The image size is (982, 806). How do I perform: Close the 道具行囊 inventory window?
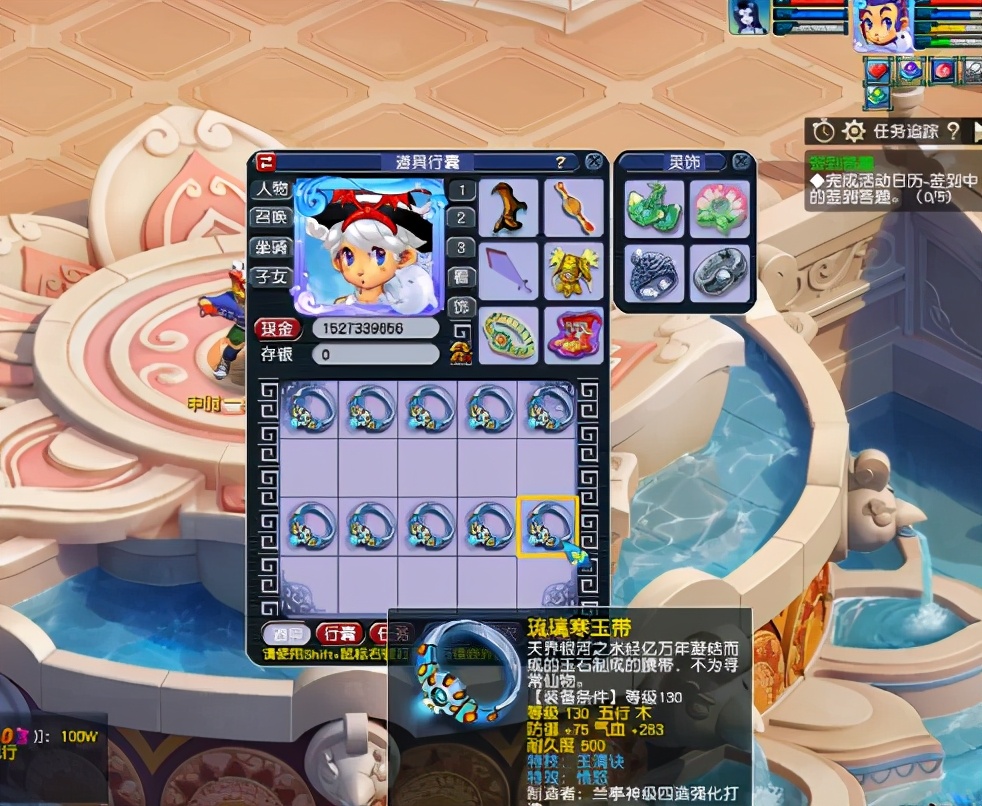point(593,162)
